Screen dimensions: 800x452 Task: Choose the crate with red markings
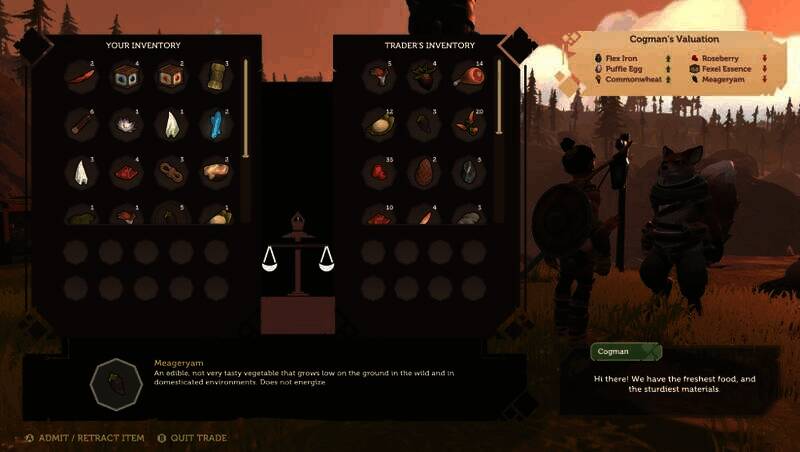pos(170,76)
